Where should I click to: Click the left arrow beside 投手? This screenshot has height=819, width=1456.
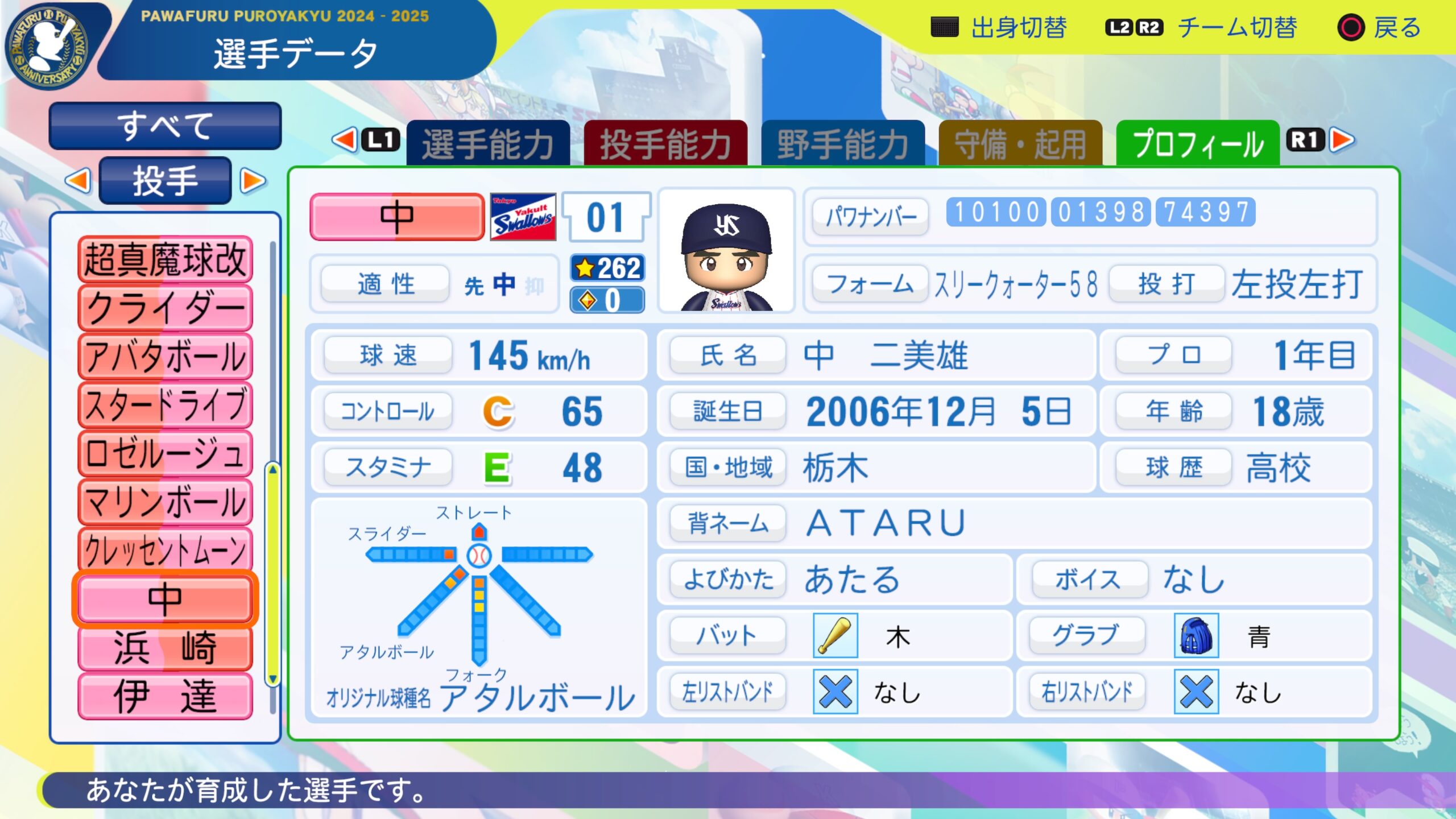pyautogui.click(x=78, y=181)
